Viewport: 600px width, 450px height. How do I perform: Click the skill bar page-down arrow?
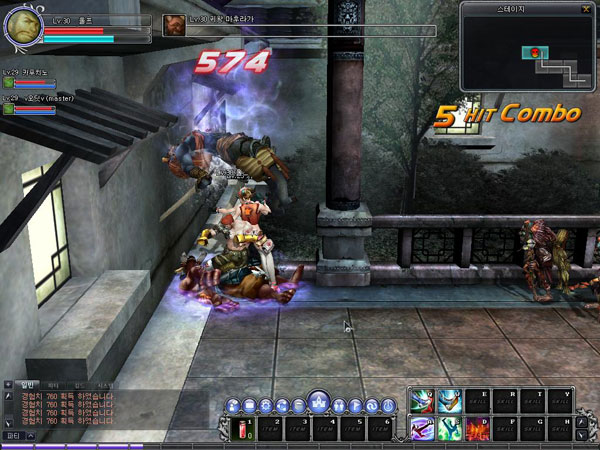(581, 435)
